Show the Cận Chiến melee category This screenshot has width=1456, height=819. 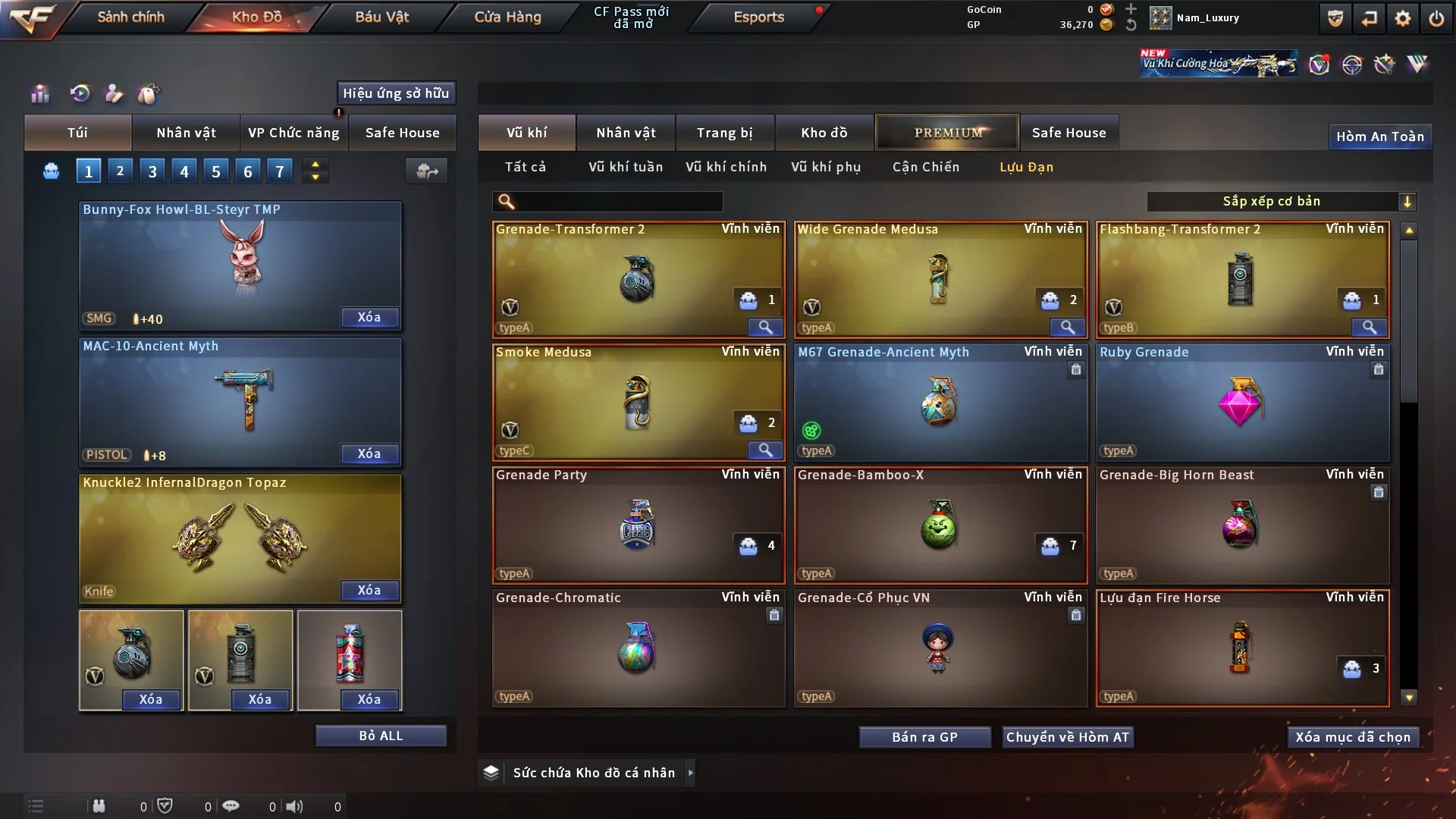click(x=925, y=167)
